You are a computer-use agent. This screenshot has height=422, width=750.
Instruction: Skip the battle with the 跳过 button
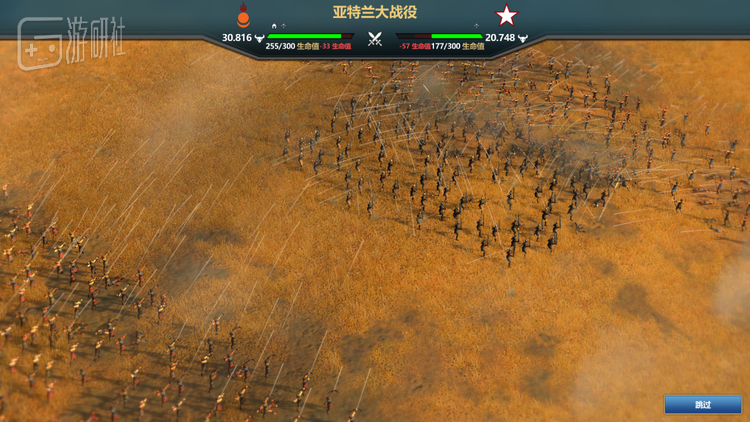point(703,404)
